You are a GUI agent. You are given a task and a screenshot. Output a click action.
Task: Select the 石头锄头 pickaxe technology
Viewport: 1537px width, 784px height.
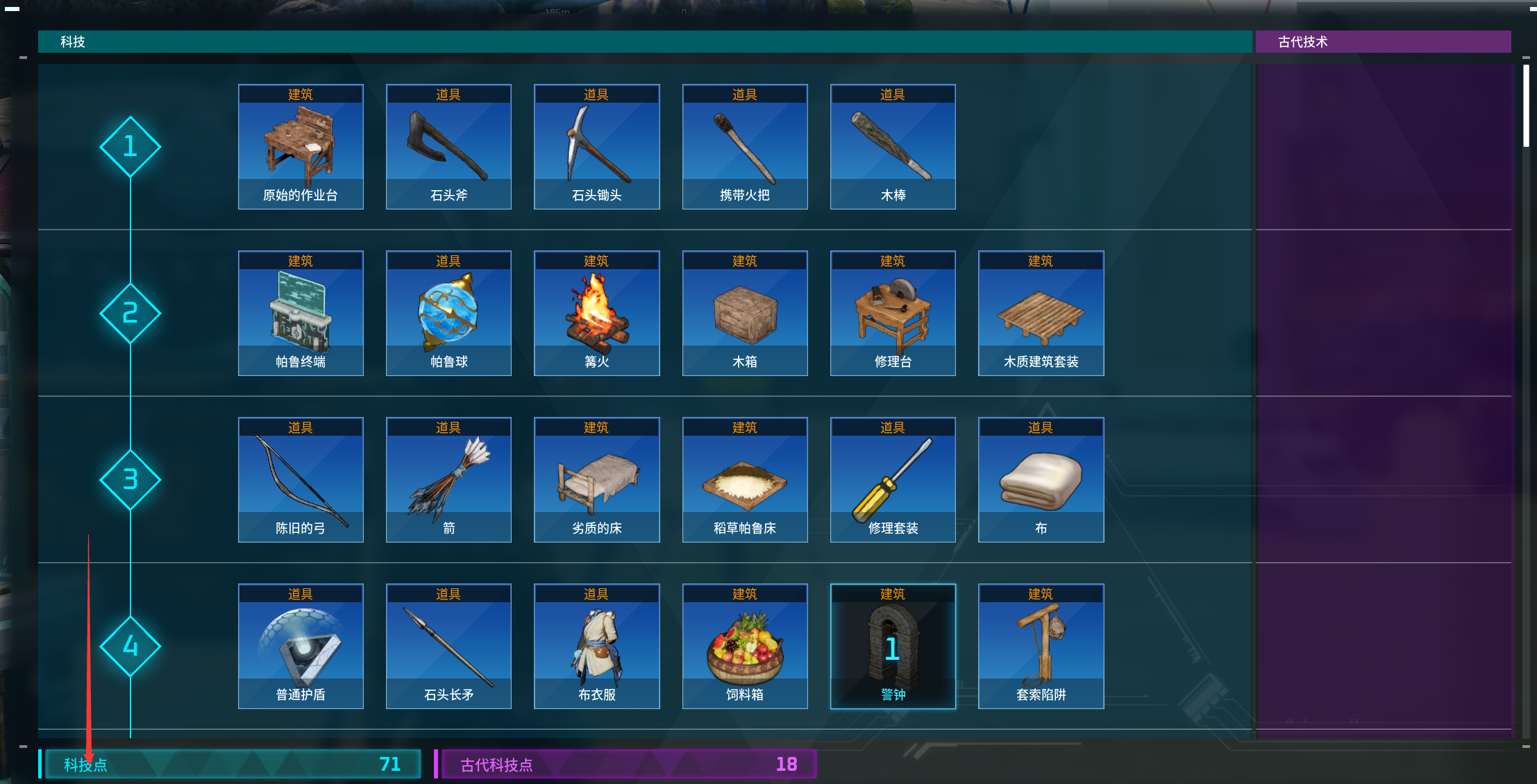(596, 147)
